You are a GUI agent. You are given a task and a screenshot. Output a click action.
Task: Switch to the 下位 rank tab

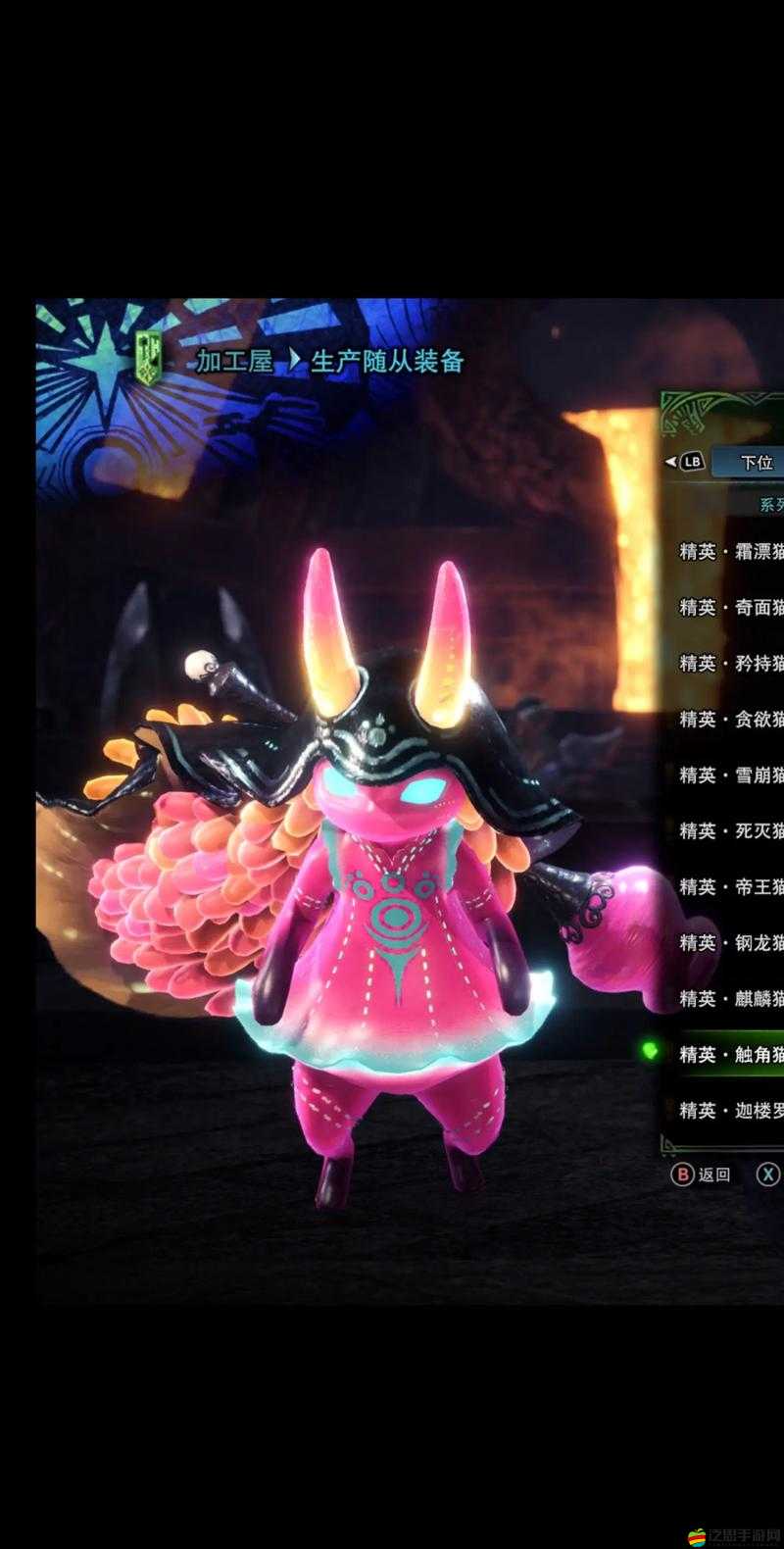pyautogui.click(x=756, y=463)
